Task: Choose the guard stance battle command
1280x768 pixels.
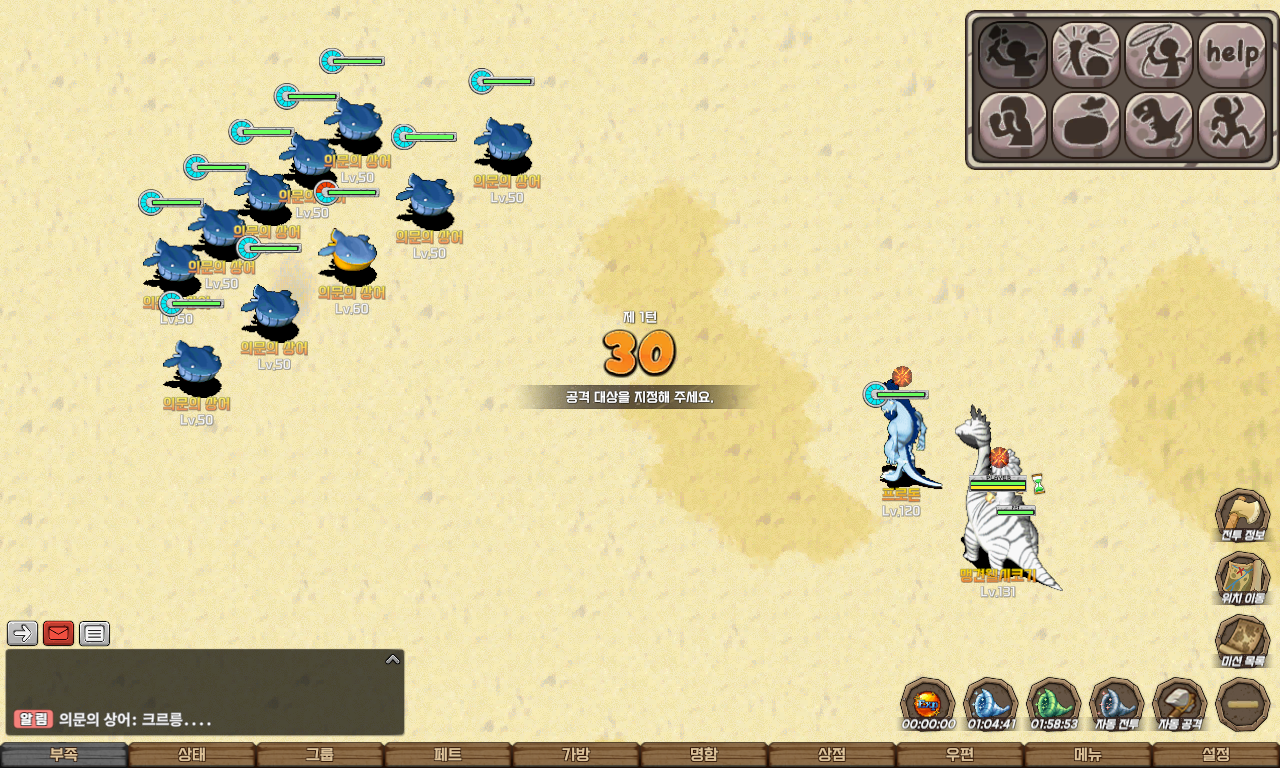Action: (1012, 125)
